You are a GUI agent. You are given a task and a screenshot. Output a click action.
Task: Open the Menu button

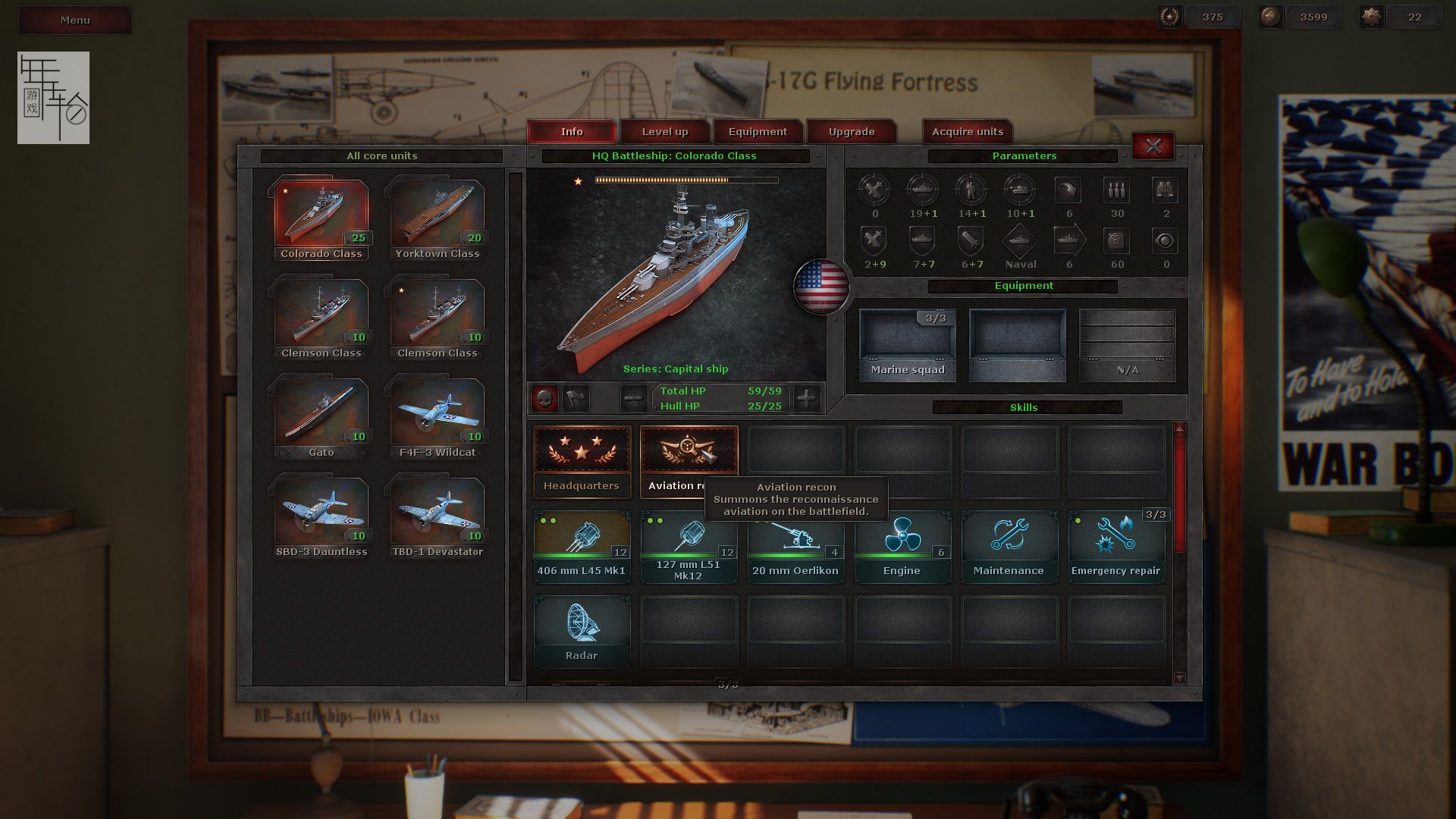75,20
